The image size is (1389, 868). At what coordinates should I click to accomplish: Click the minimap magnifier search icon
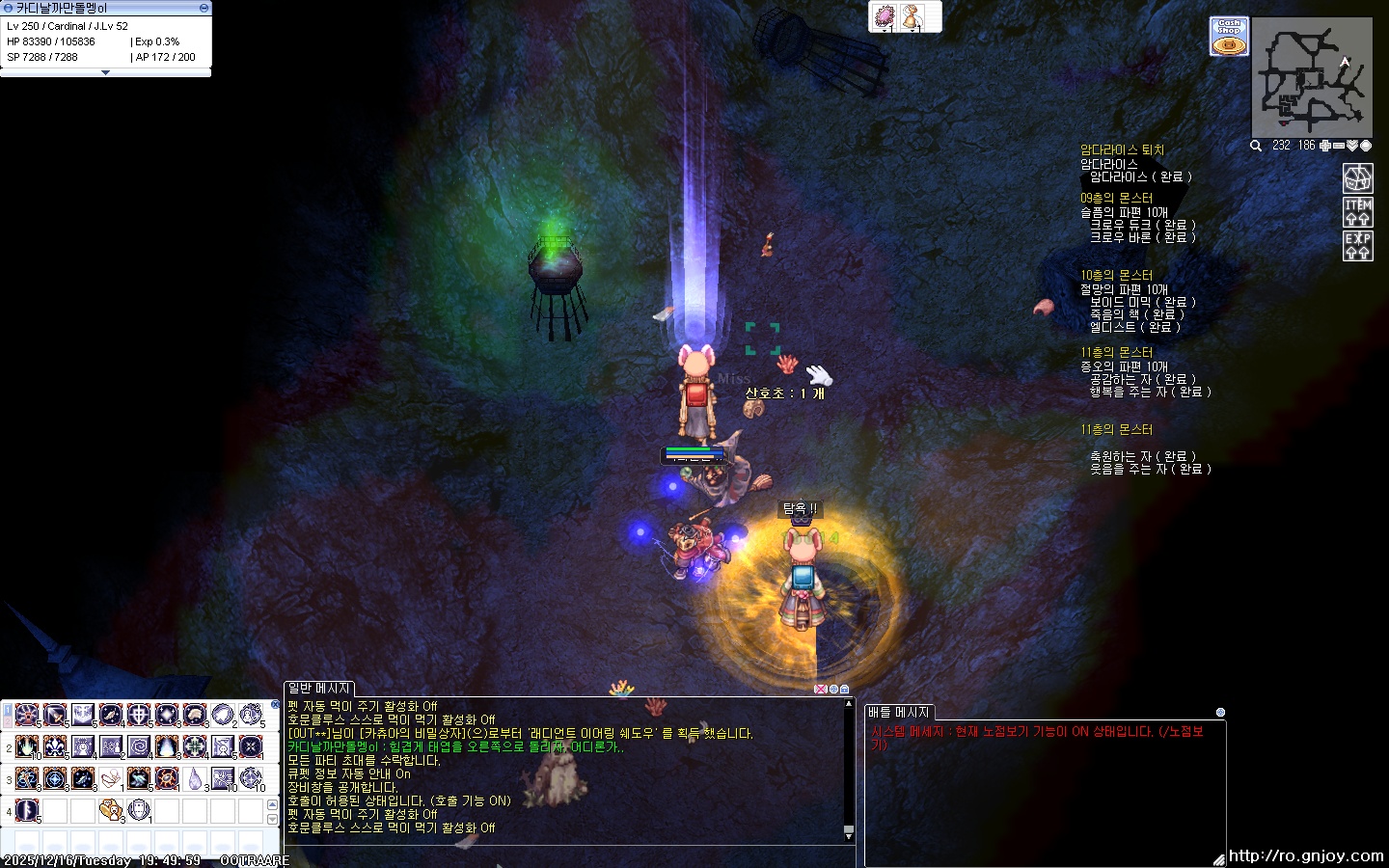[1256, 146]
